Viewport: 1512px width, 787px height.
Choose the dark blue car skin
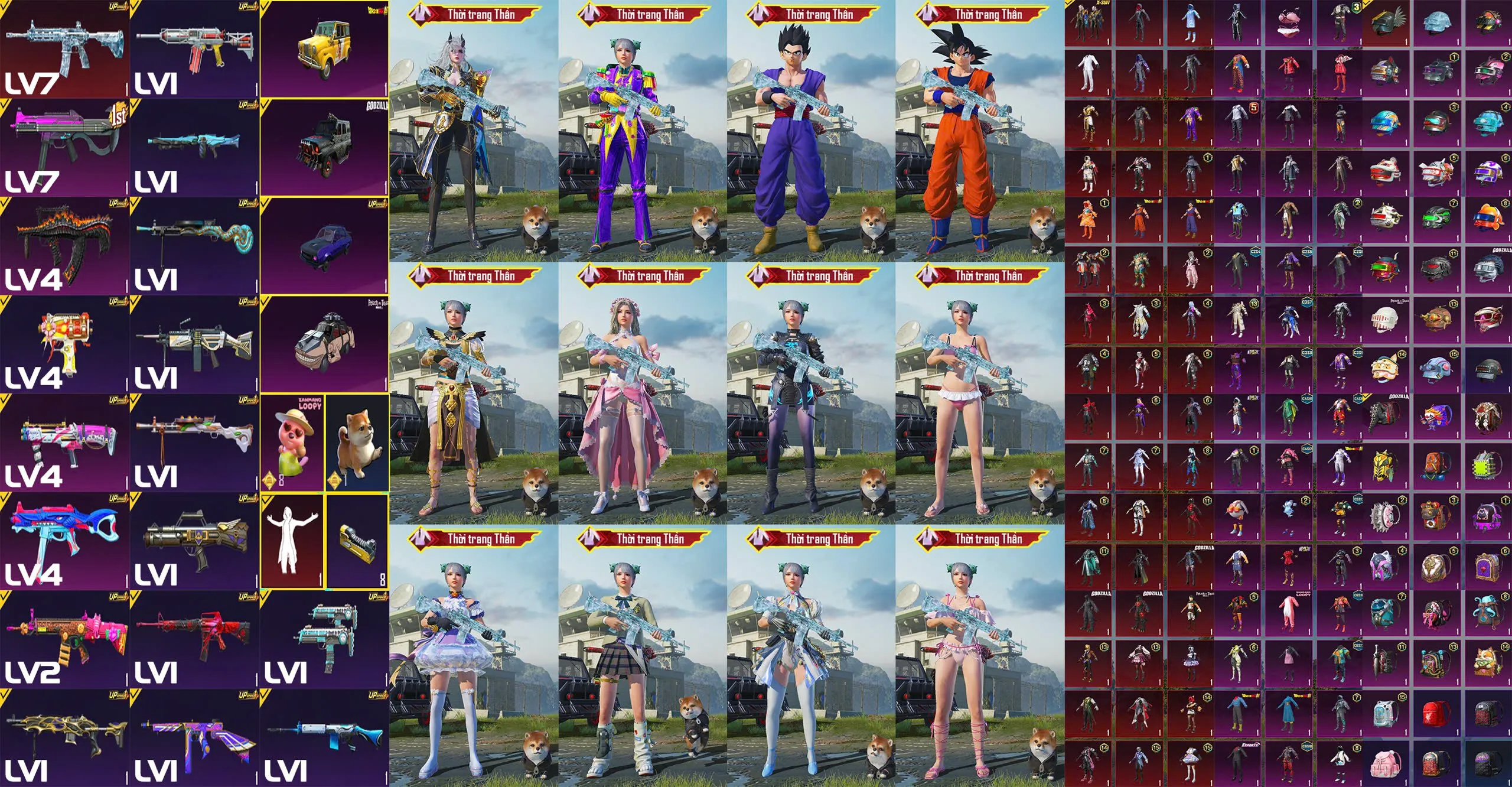(324, 246)
